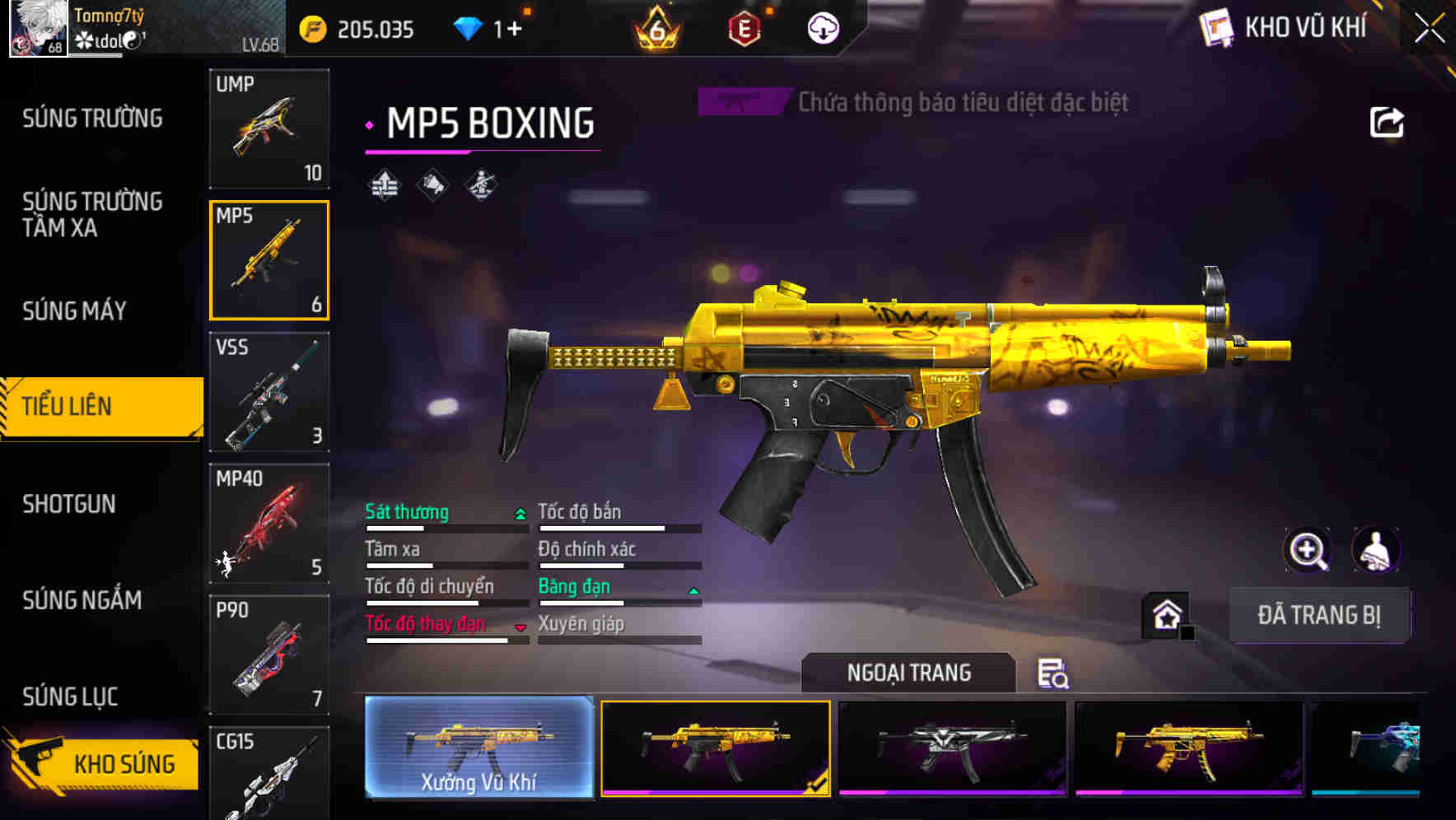Viewport: 1456px width, 820px height.
Task: Click the diamond currency icon
Action: pos(467,27)
